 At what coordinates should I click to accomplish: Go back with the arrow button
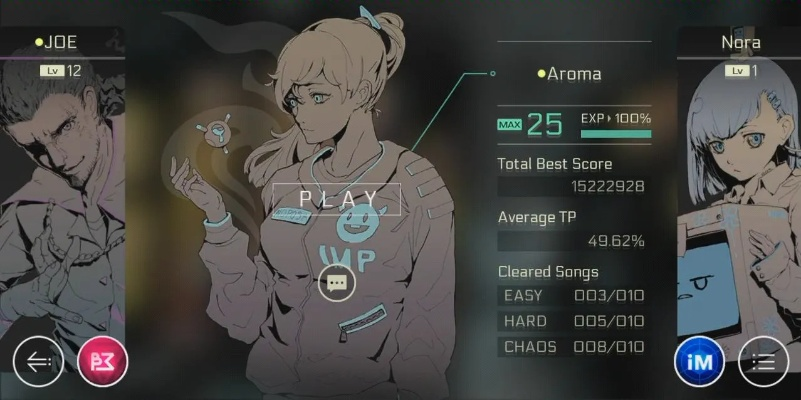(38, 362)
